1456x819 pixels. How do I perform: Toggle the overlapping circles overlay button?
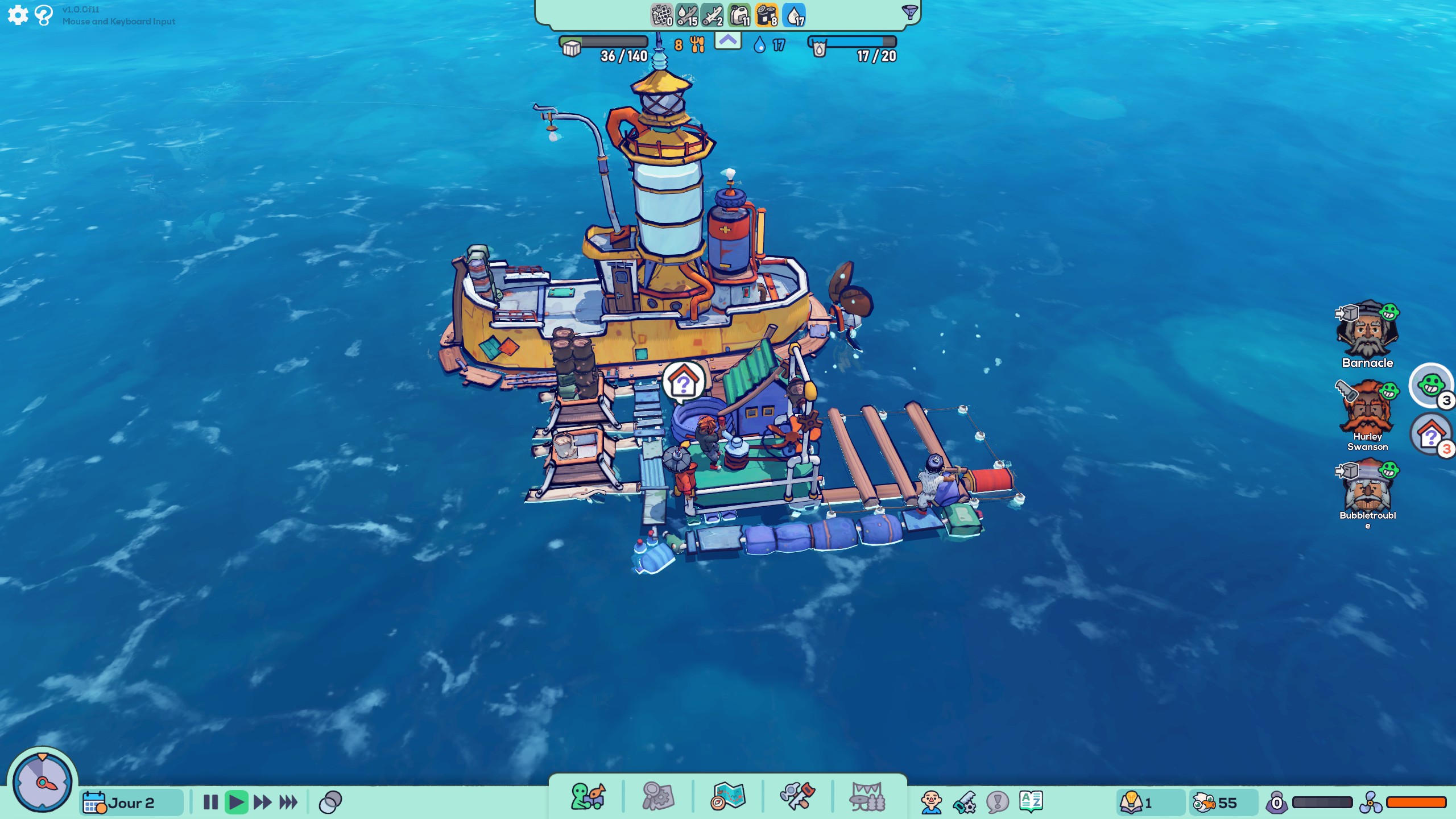330,803
